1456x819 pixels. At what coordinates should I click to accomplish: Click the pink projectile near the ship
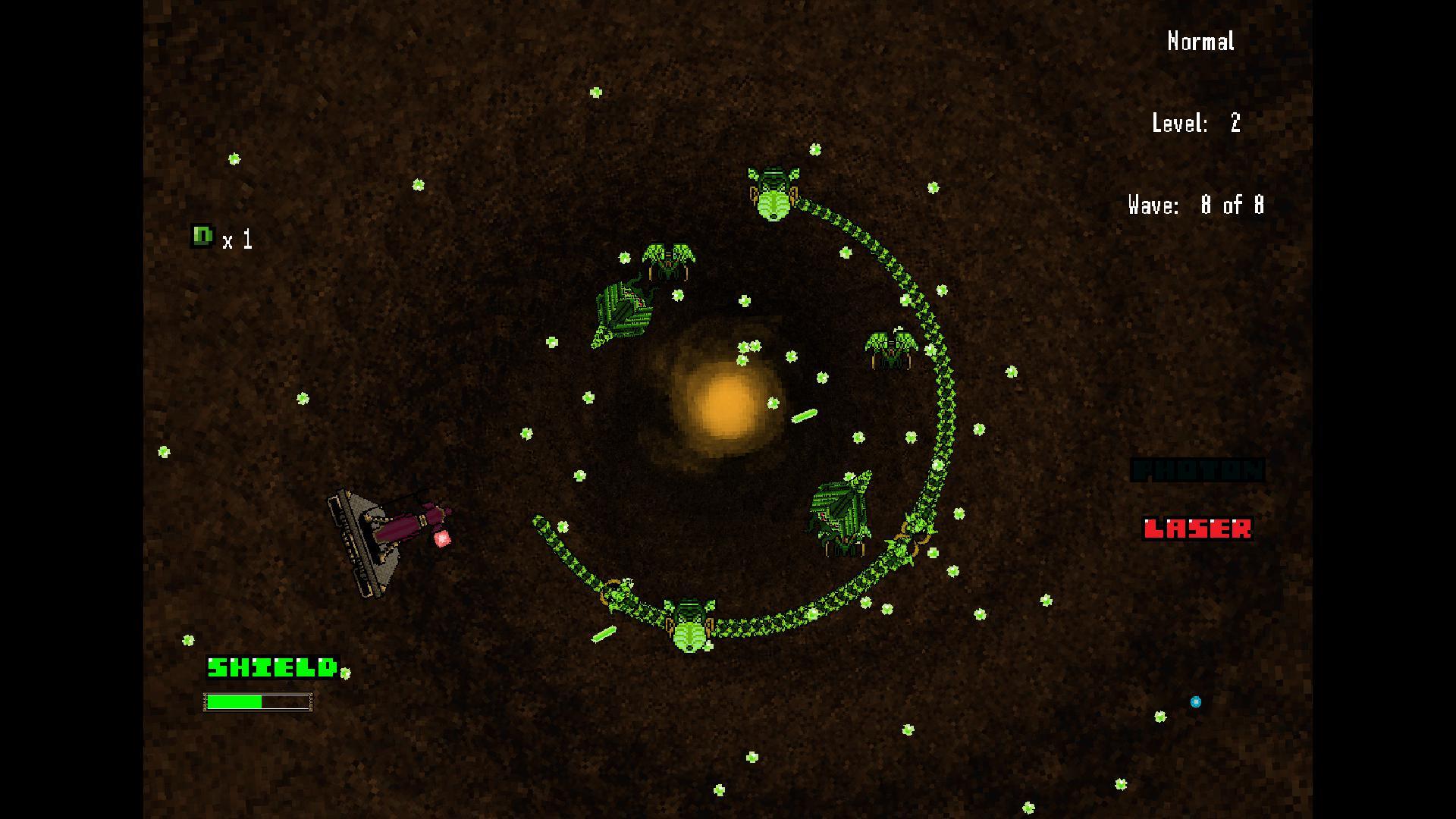(441, 538)
